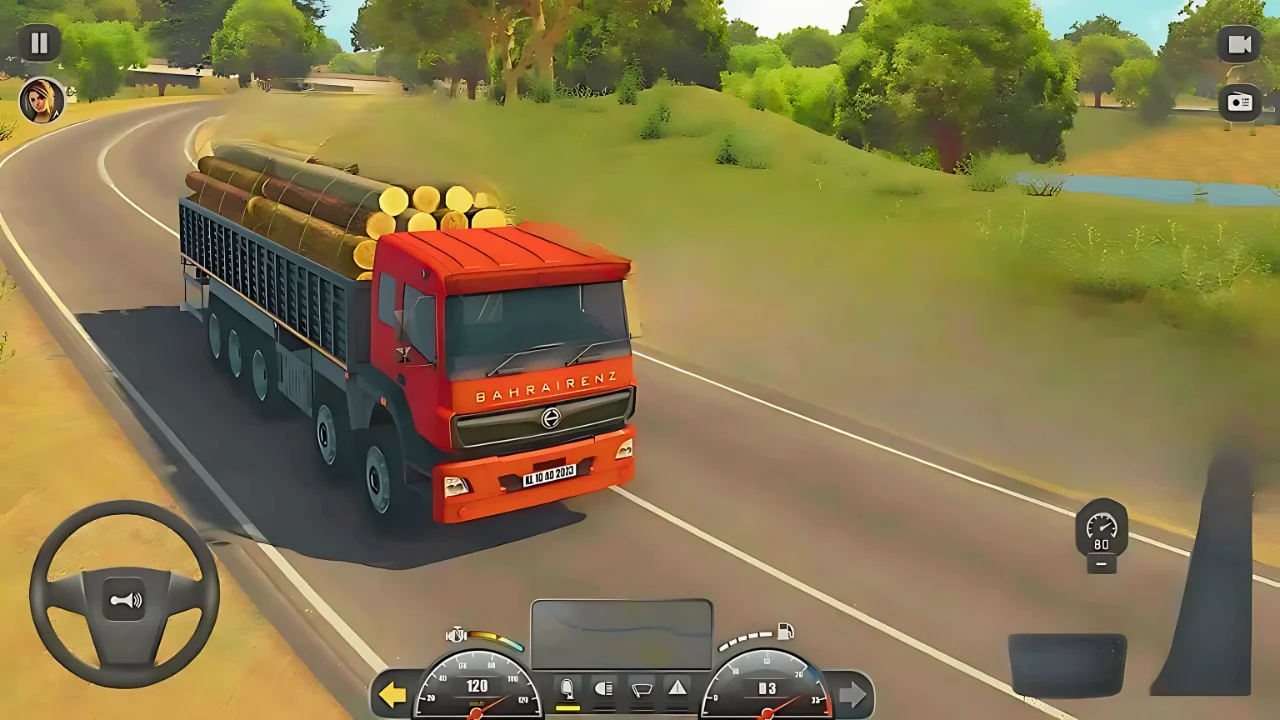
Task: Click the engine temperature gauge icon
Action: click(455, 633)
